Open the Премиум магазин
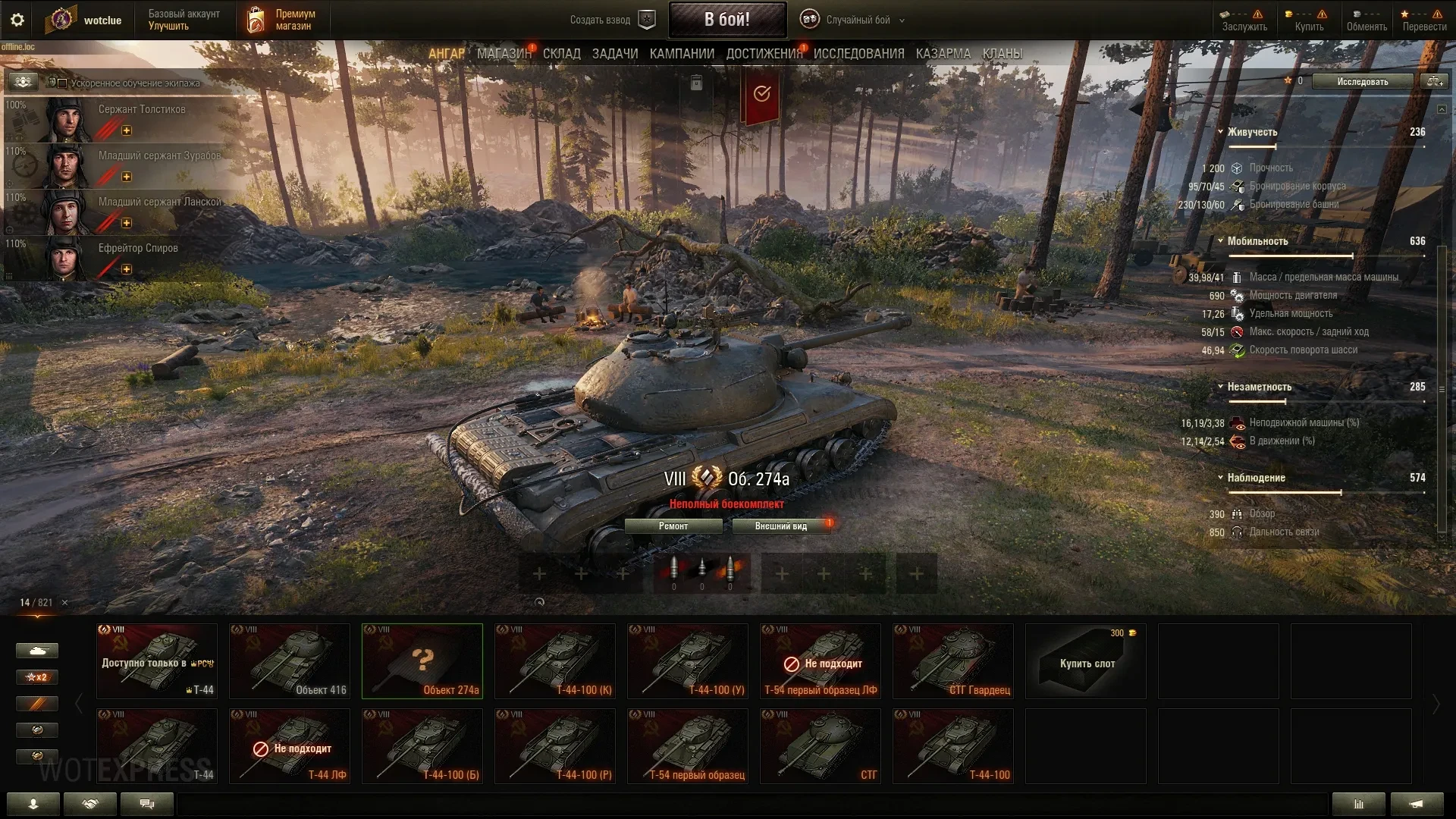Screen dimensions: 1456x819 (281, 20)
